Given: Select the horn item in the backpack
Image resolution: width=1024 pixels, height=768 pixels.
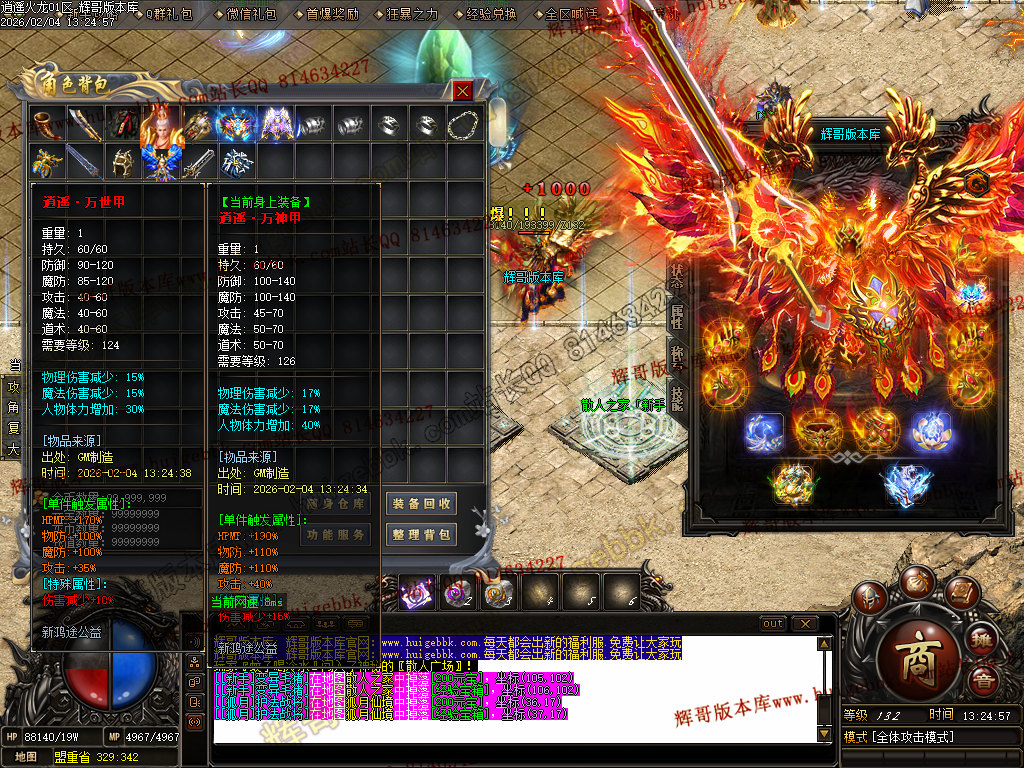Looking at the screenshot, I should click(48, 124).
